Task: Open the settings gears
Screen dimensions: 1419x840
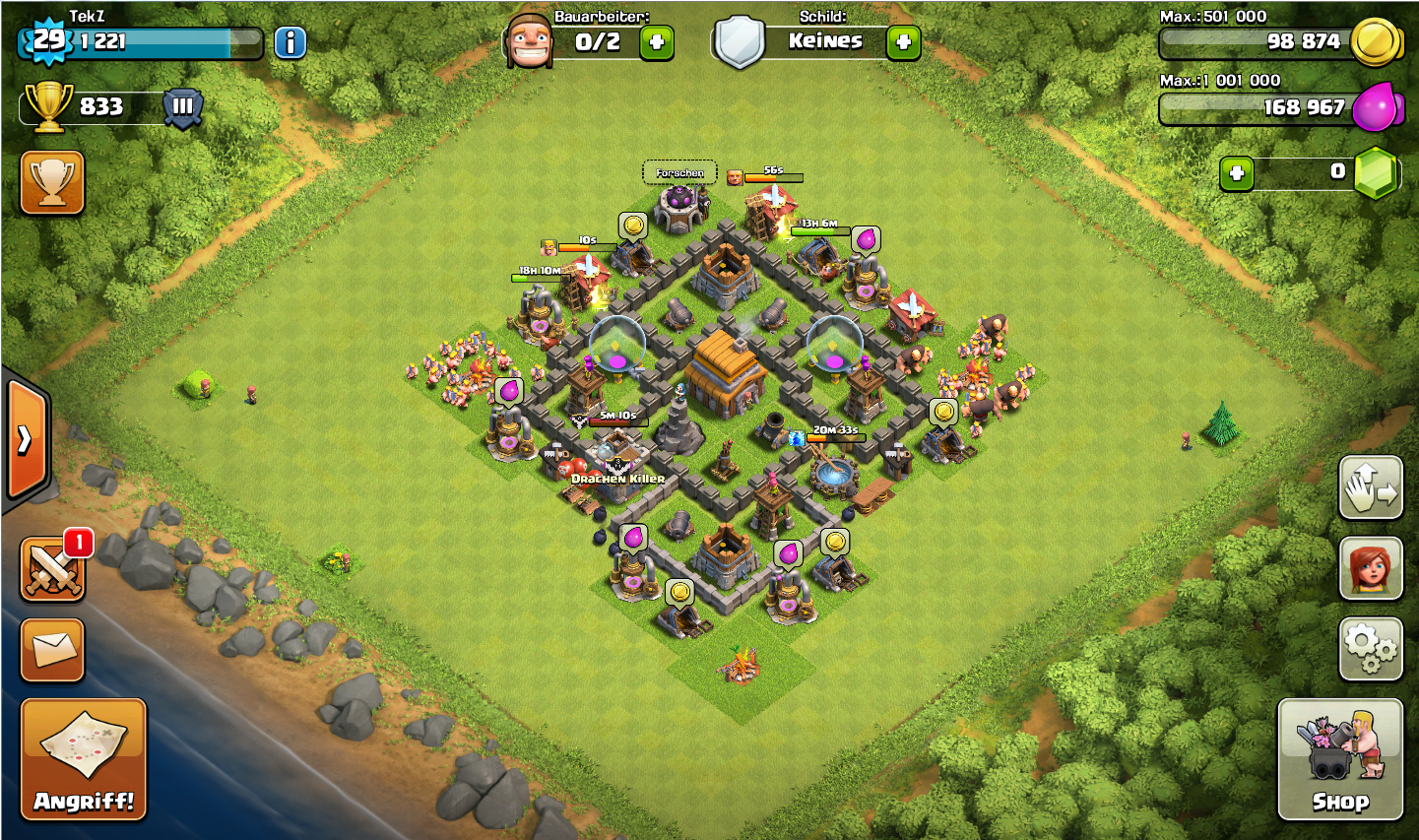Action: [1371, 649]
